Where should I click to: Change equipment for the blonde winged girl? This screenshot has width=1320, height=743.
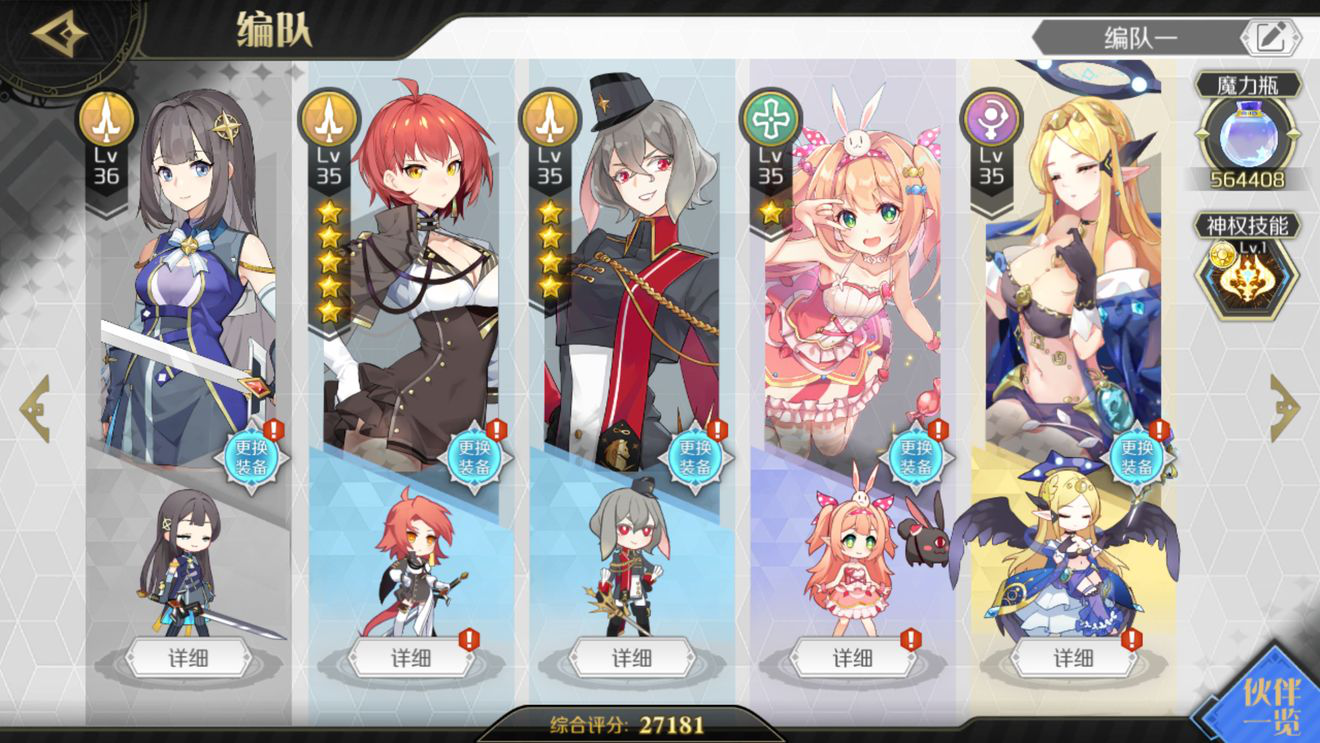pos(1135,457)
